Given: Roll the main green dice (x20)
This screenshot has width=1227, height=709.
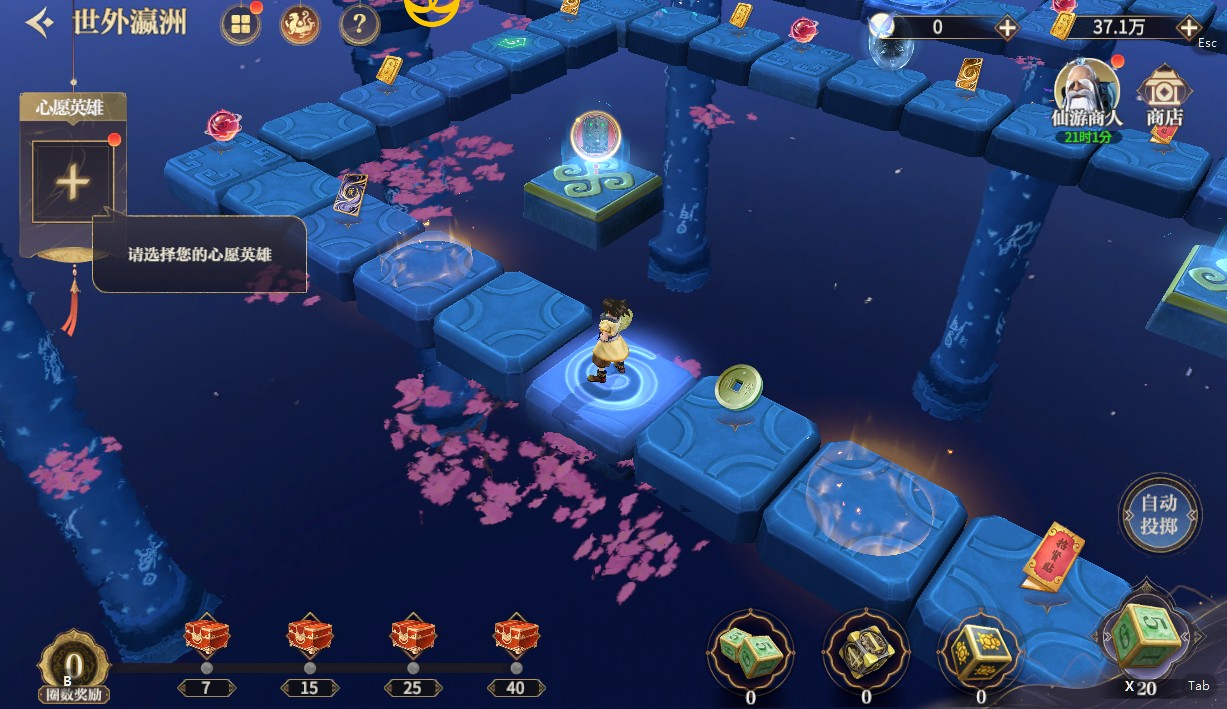Looking at the screenshot, I should coord(1147,637).
